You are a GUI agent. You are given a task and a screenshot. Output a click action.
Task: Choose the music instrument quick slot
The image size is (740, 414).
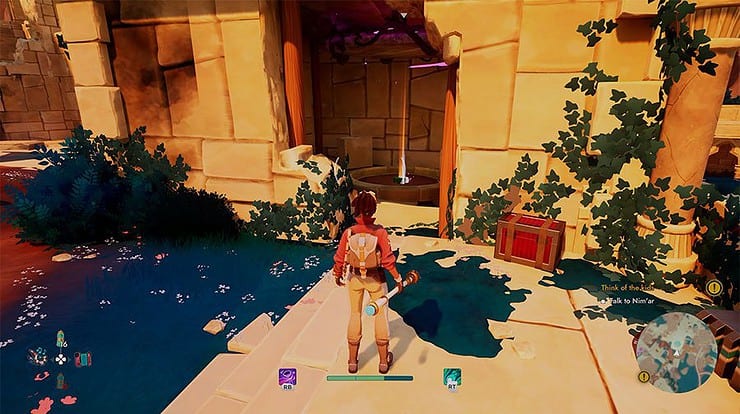(x=38, y=357)
